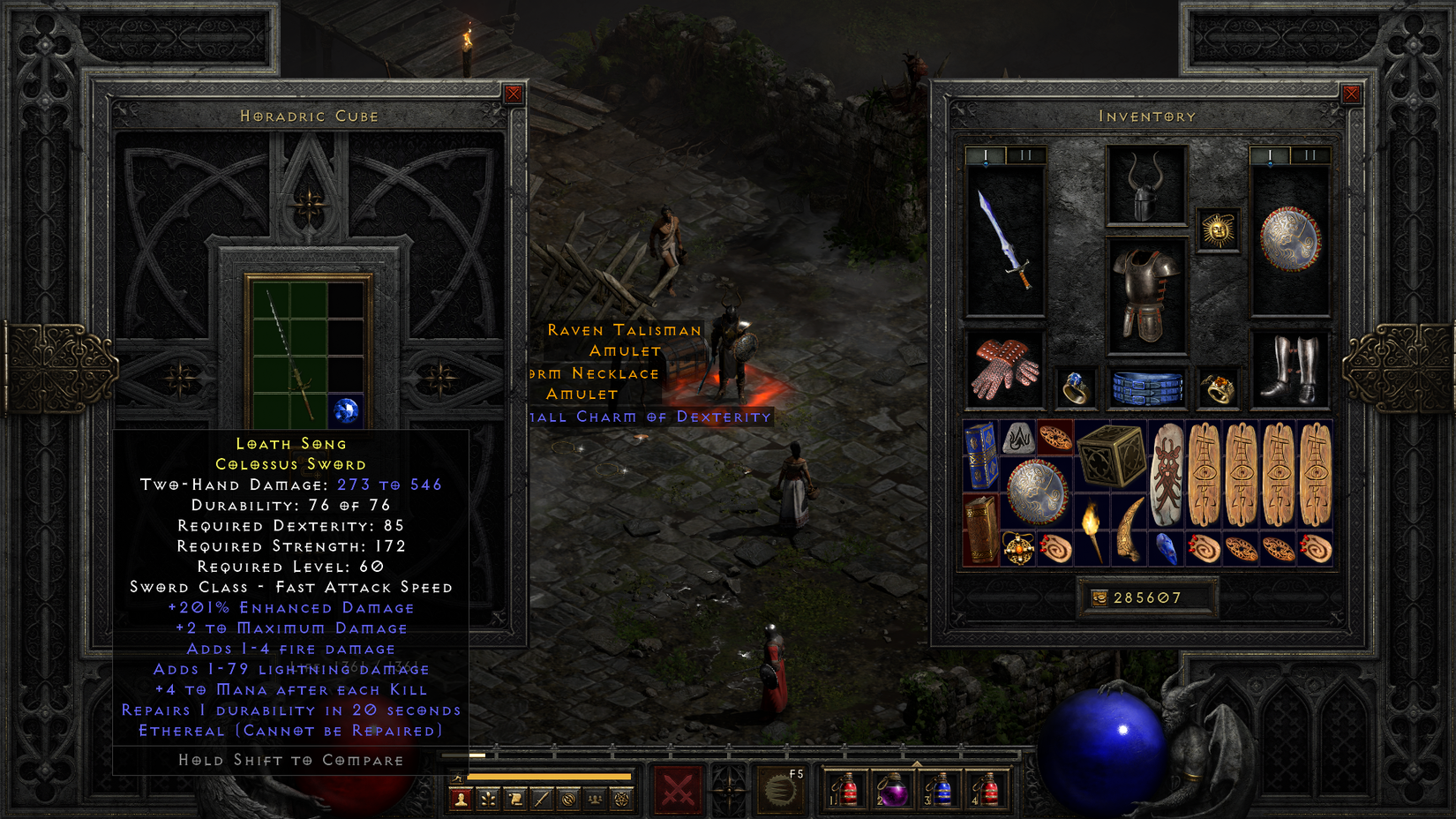The width and height of the screenshot is (1456, 819).
Task: Switch to weapon set II on the left
Action: click(1025, 155)
